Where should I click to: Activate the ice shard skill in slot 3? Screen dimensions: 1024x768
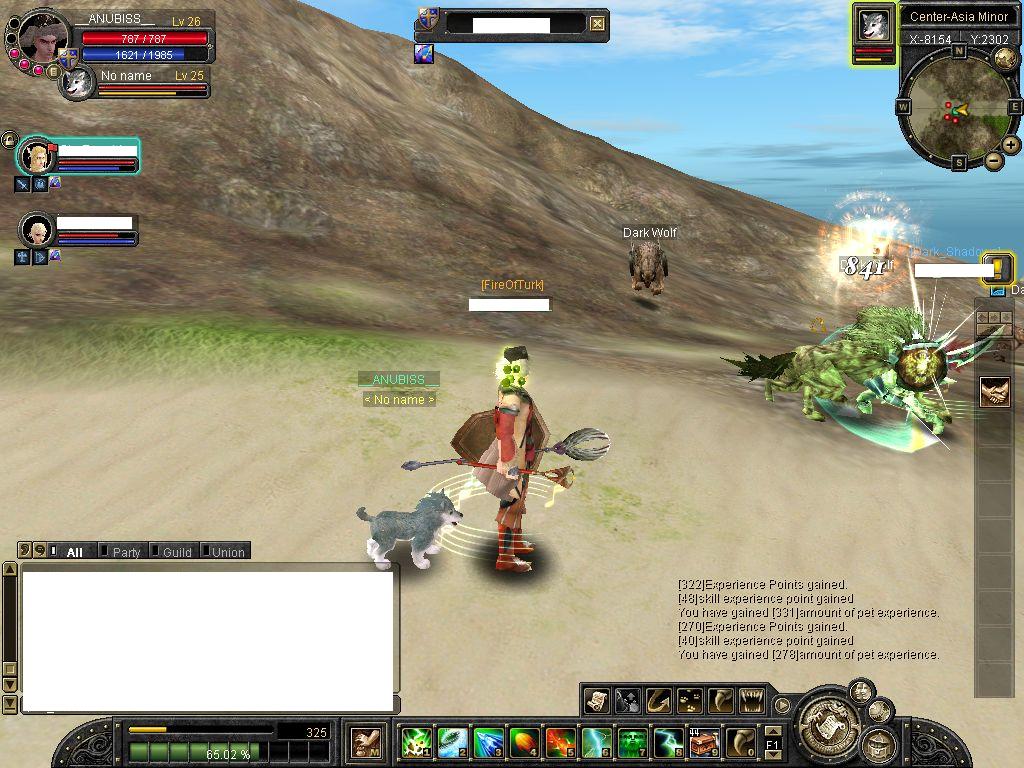488,743
